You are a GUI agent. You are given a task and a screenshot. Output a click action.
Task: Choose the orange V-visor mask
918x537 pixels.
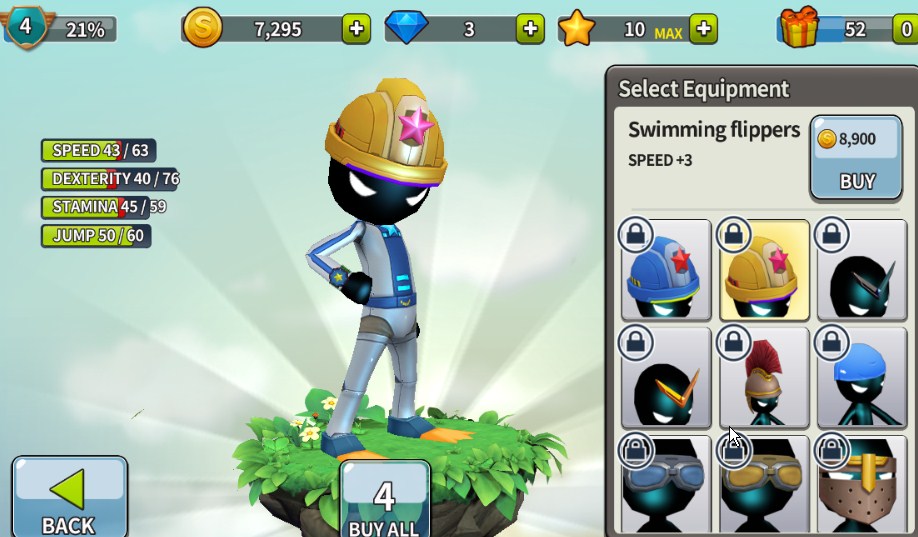pyautogui.click(x=665, y=377)
